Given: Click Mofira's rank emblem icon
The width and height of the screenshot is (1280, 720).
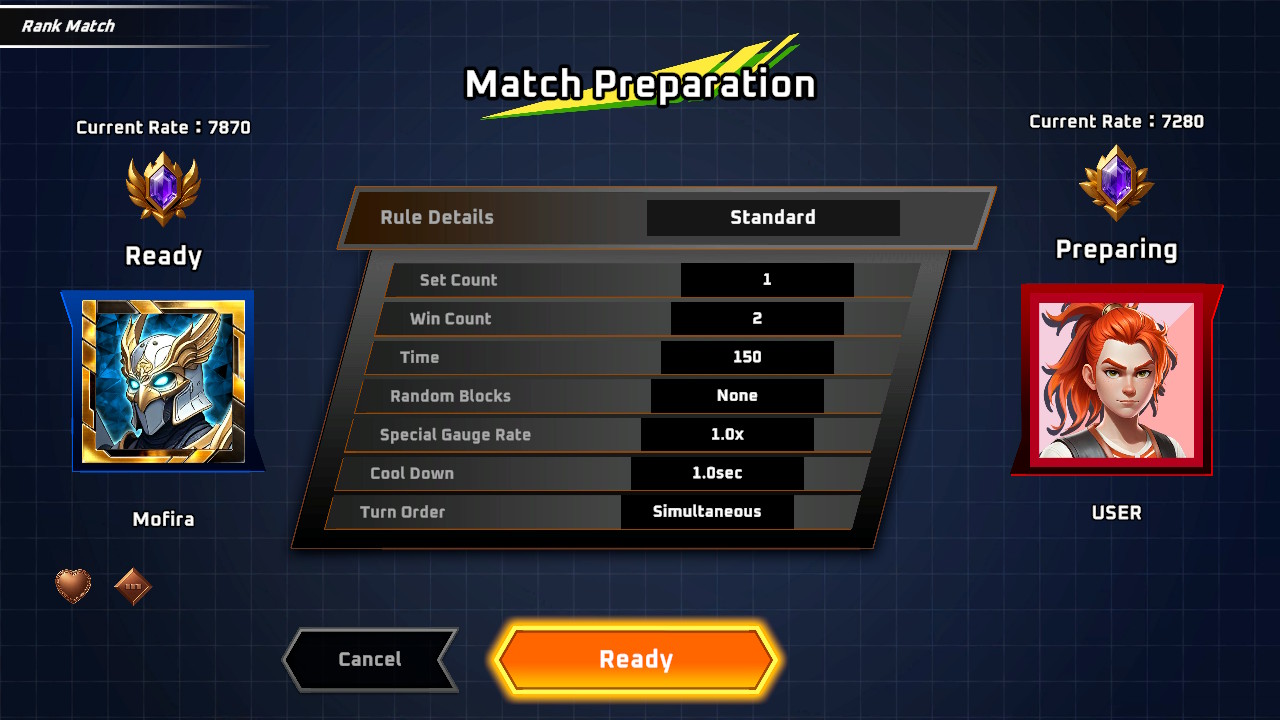Looking at the screenshot, I should 162,190.
